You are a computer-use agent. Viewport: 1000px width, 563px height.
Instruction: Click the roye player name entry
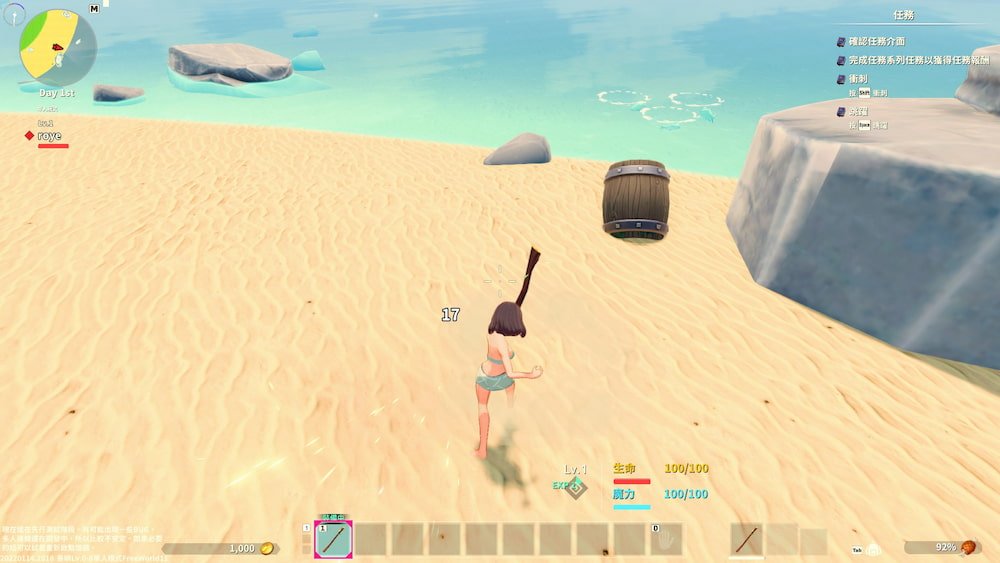tap(49, 136)
